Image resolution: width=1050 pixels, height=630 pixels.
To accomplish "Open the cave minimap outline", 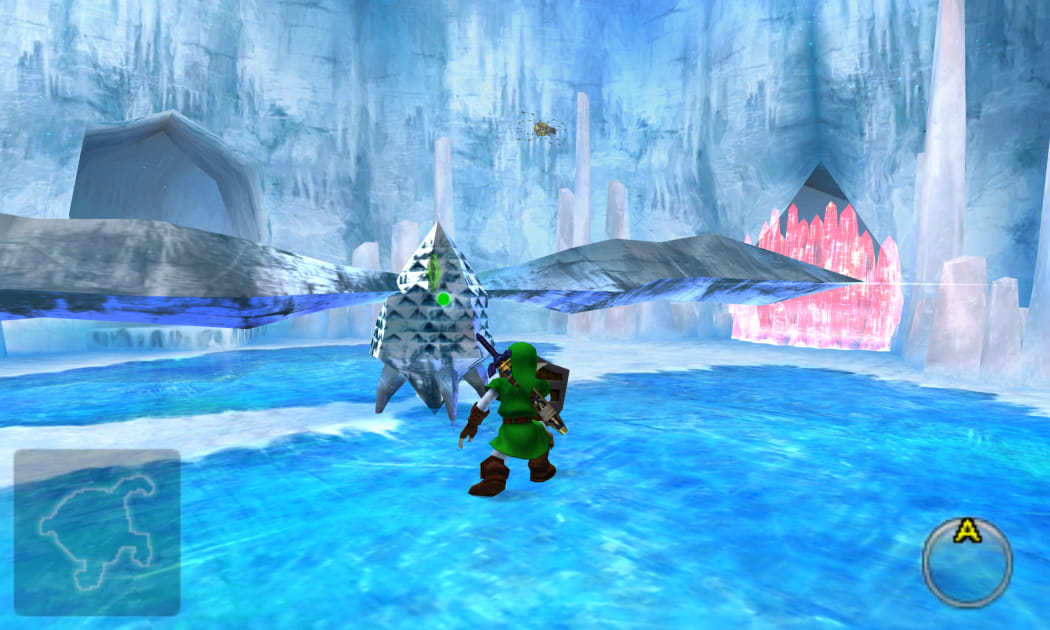I will click(97, 532).
